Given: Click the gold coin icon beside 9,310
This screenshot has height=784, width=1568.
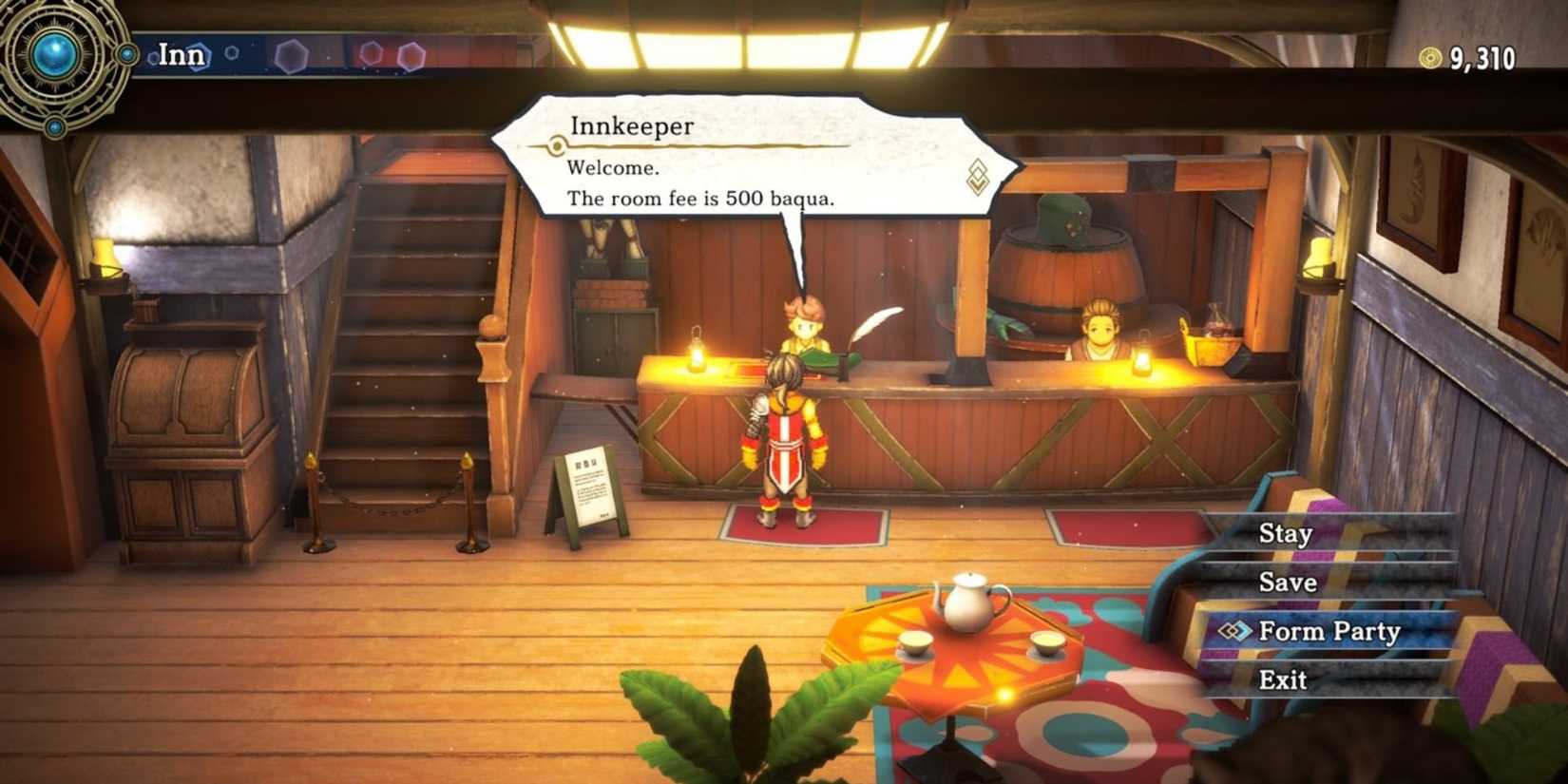Looking at the screenshot, I should (1427, 59).
